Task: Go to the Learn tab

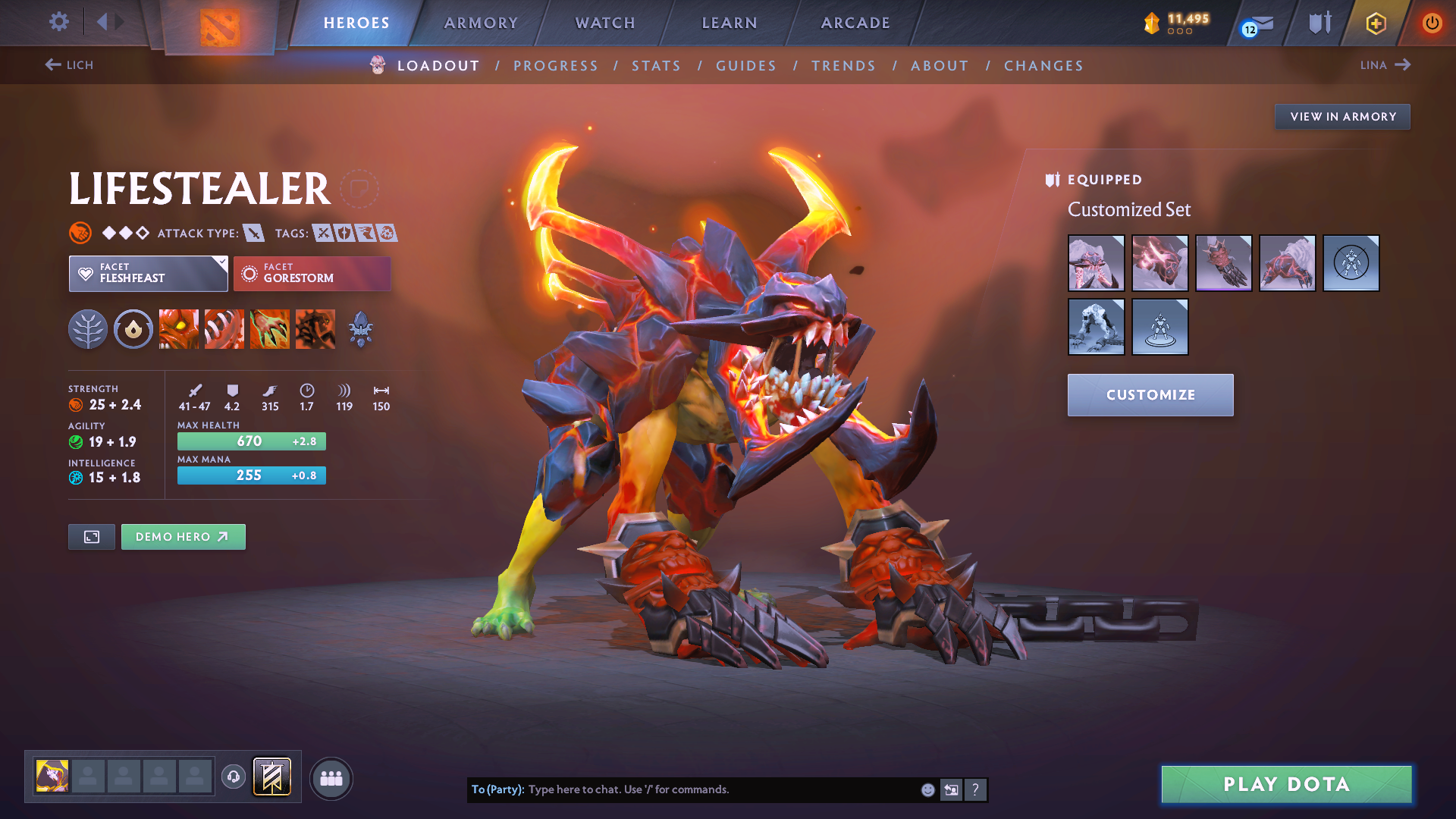Action: 730,23
